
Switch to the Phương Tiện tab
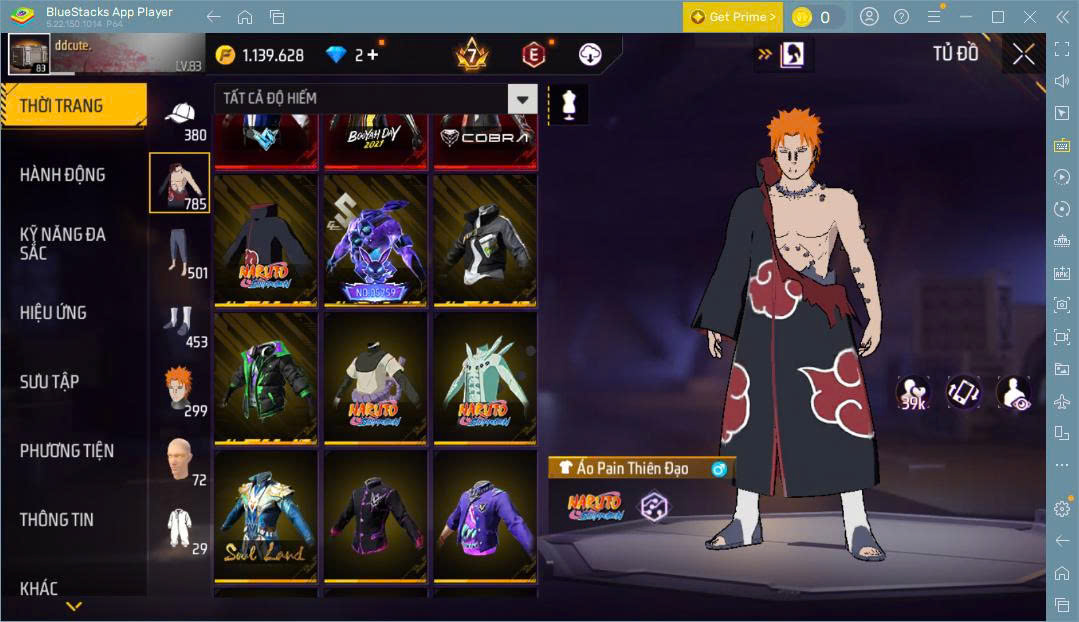66,451
